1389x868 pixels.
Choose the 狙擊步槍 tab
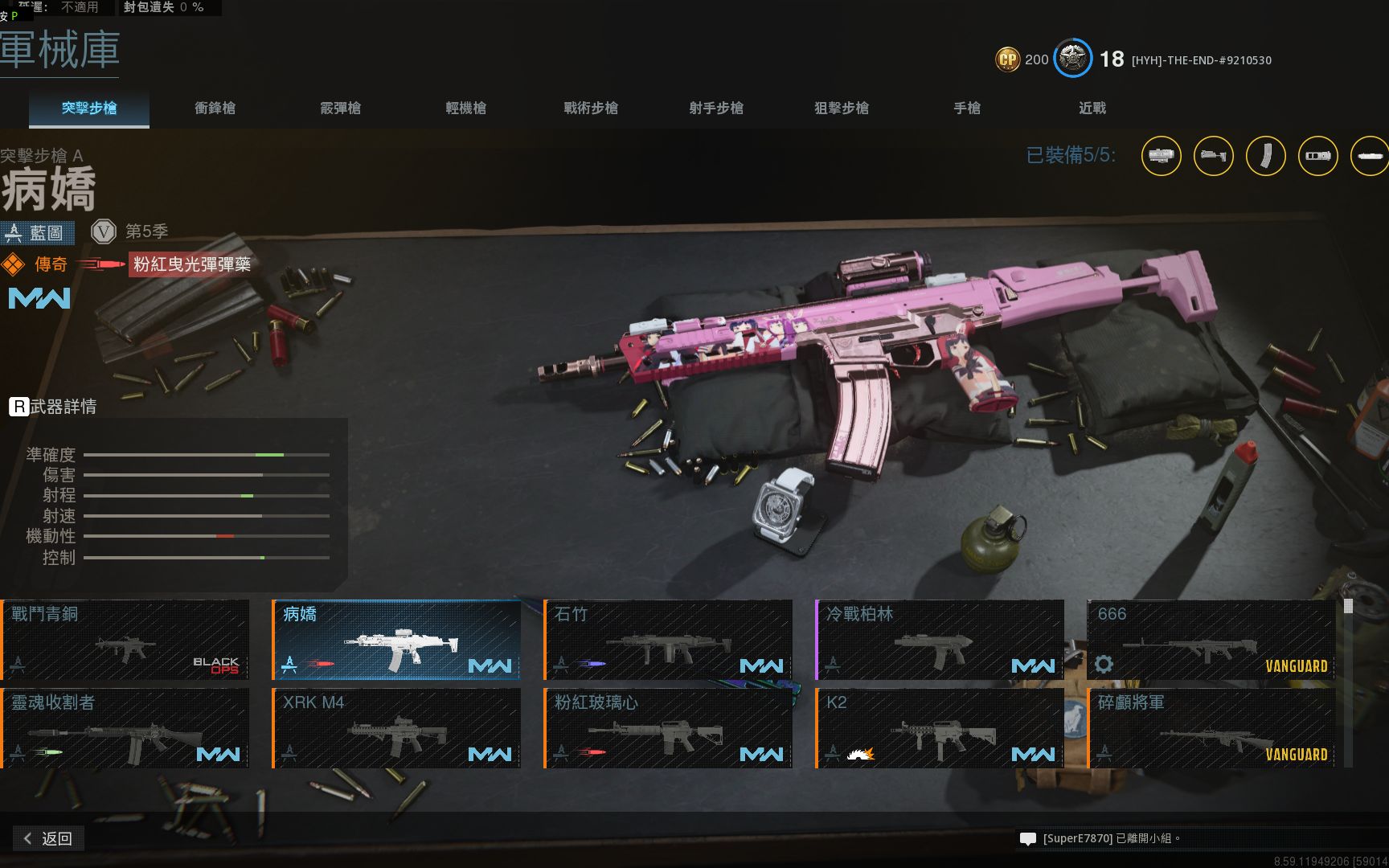pos(842,108)
